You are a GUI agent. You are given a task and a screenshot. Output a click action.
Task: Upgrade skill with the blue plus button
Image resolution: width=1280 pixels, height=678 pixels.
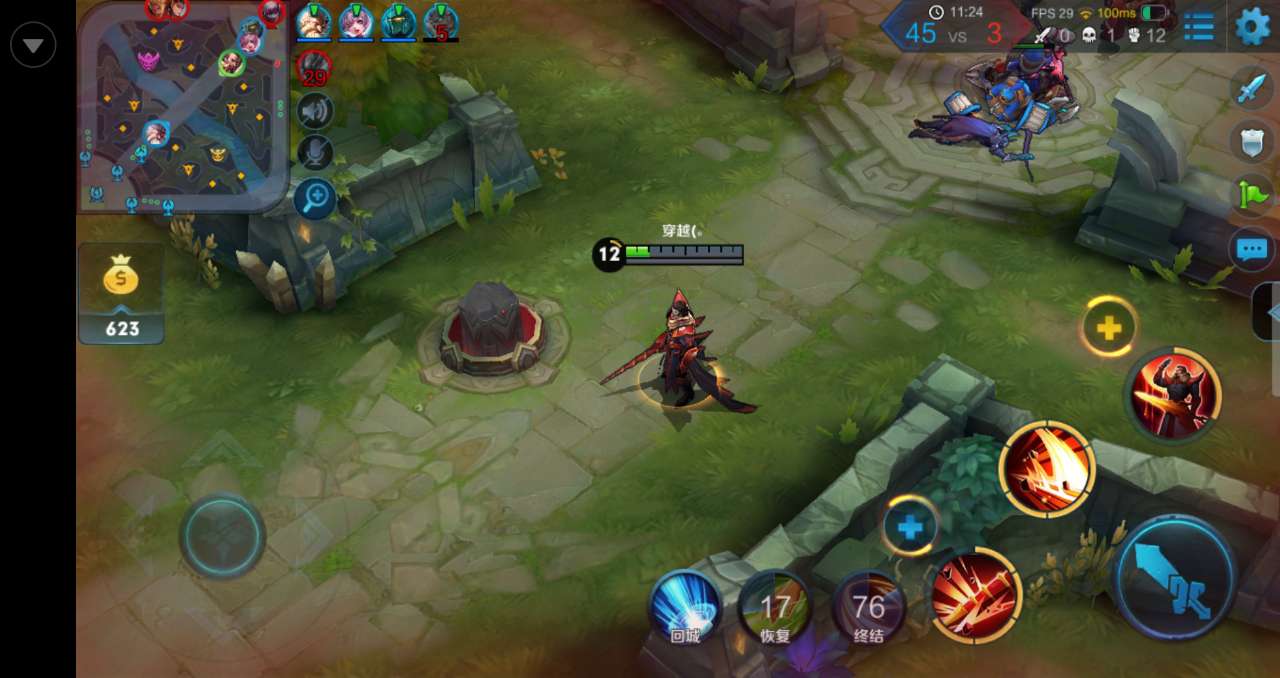(x=910, y=526)
